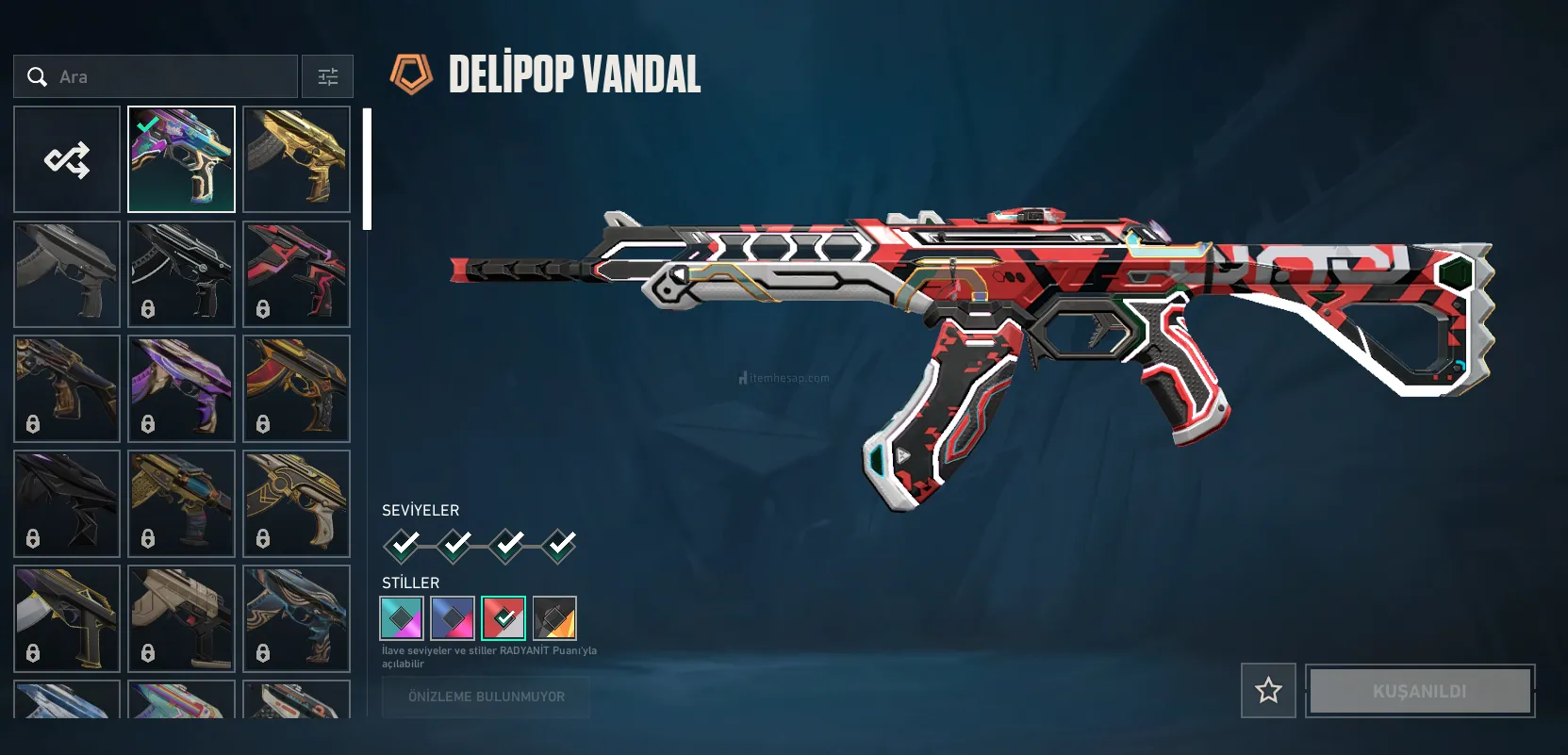Viewport: 1568px width, 755px height.
Task: Select the gold Vandal skin thumbnail
Action: click(x=296, y=159)
